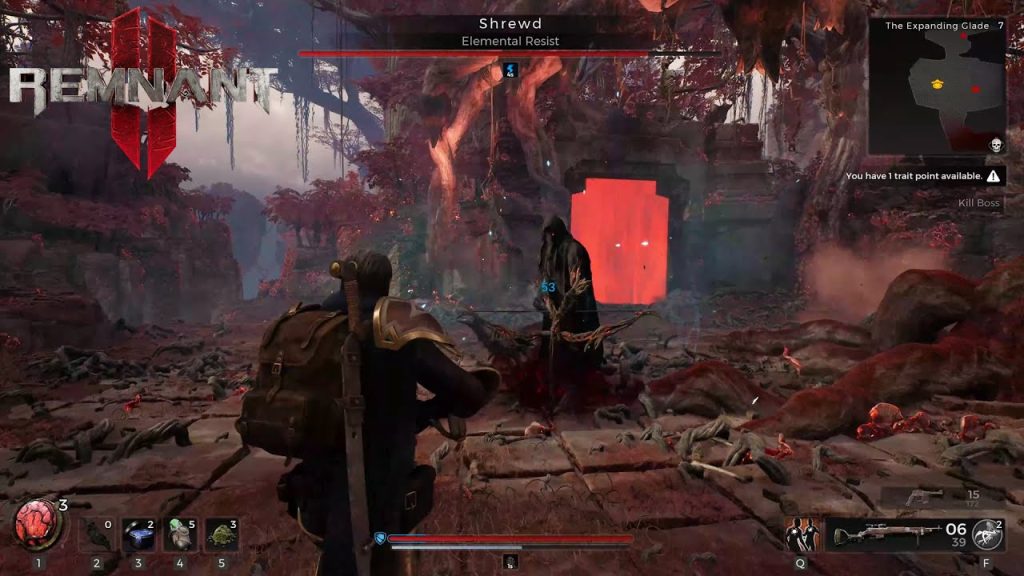Select the green-topped pouch consumable
This screenshot has width=1024, height=576.
pyautogui.click(x=178, y=534)
